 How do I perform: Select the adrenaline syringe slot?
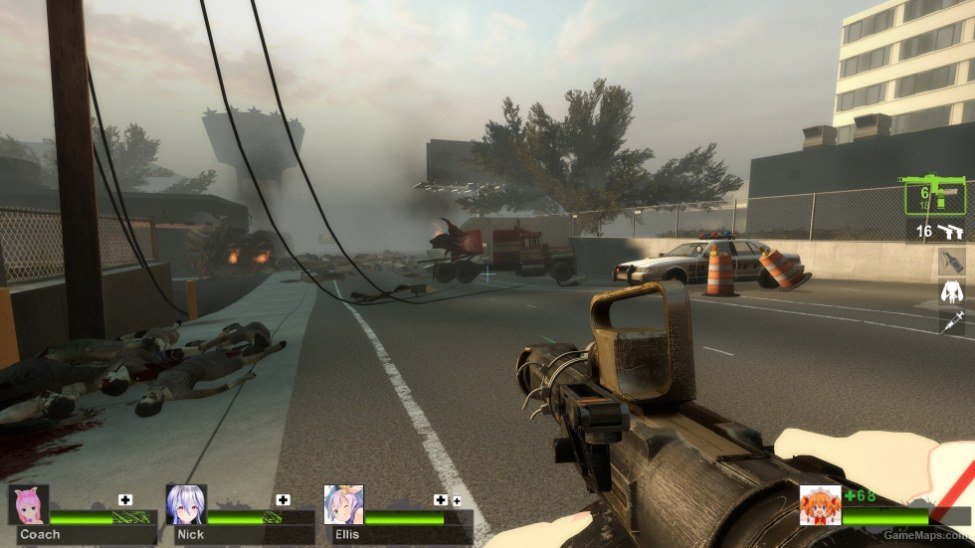pyautogui.click(x=952, y=321)
